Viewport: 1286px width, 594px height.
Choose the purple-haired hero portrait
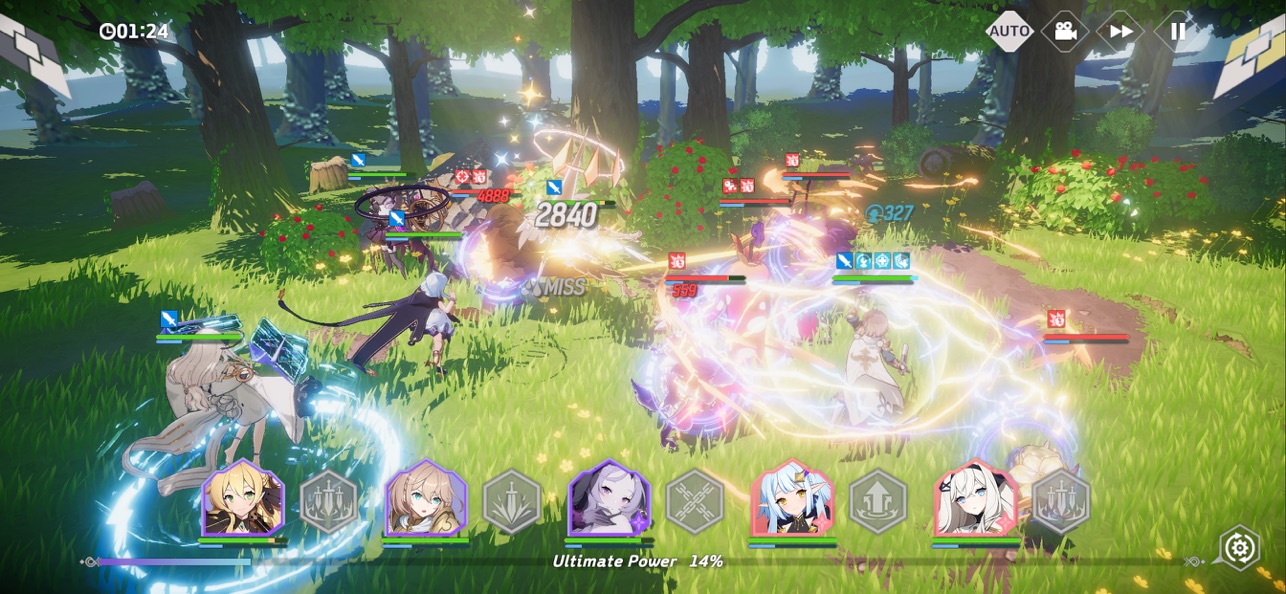click(x=609, y=499)
